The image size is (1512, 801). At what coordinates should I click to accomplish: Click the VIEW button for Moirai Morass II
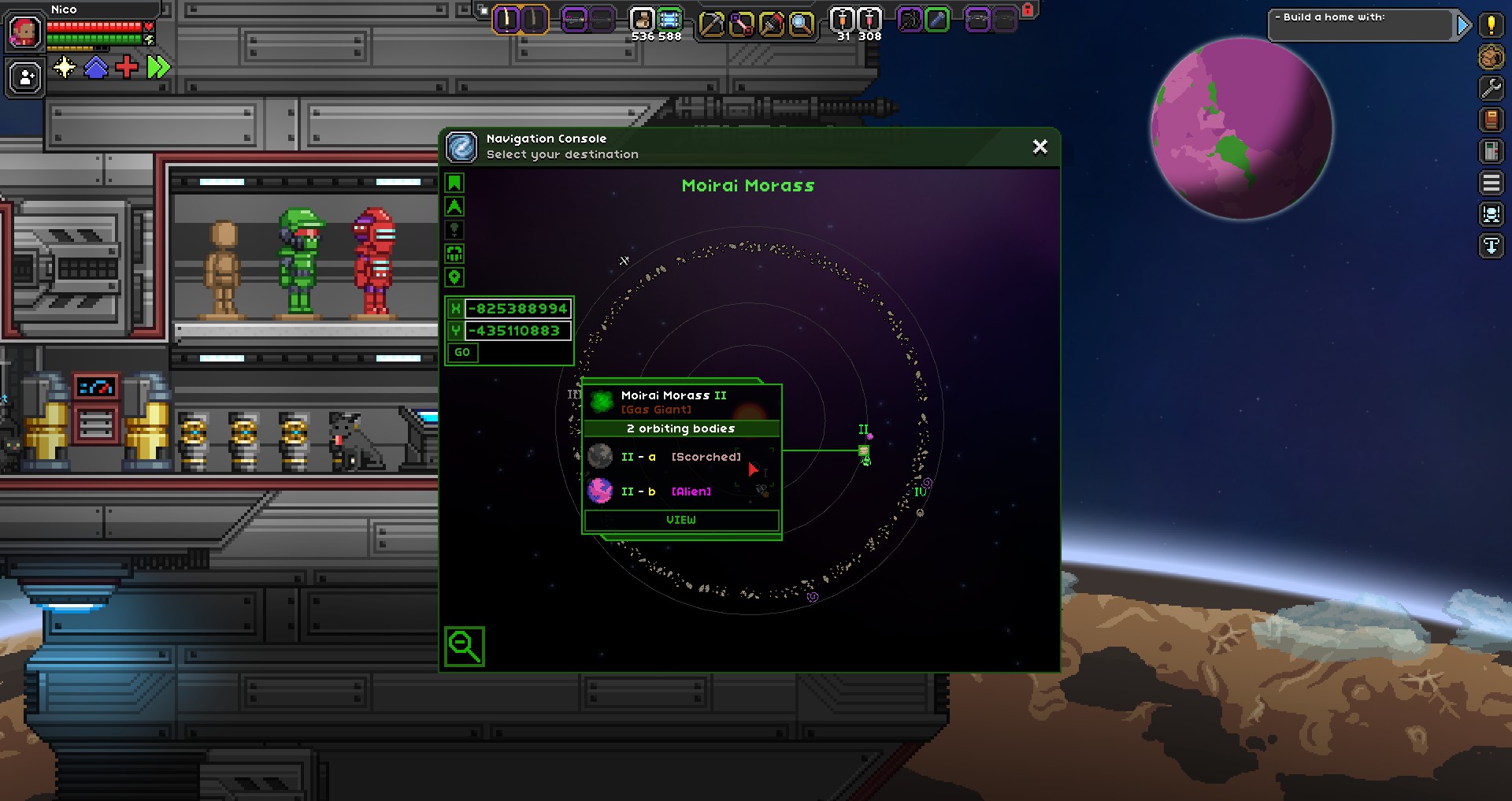click(x=681, y=520)
